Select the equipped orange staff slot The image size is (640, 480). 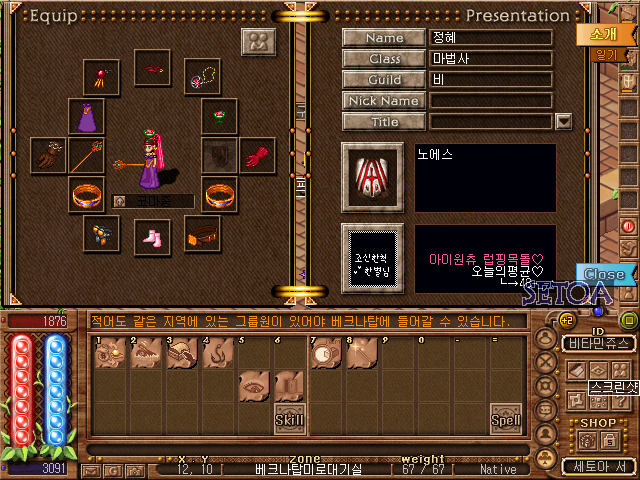tap(86, 156)
